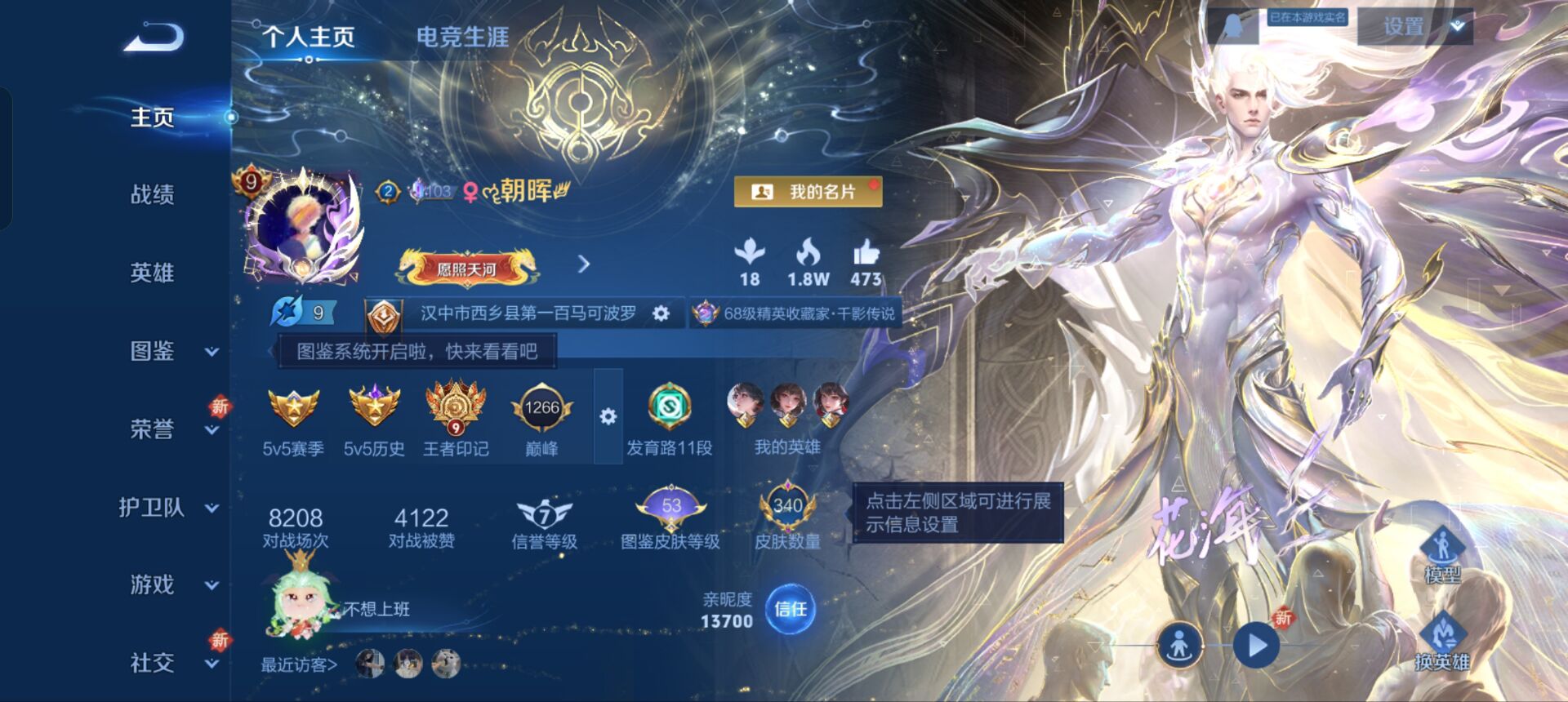Switch to the 电竞生涯 tab
This screenshot has width=1568, height=702.
click(461, 36)
